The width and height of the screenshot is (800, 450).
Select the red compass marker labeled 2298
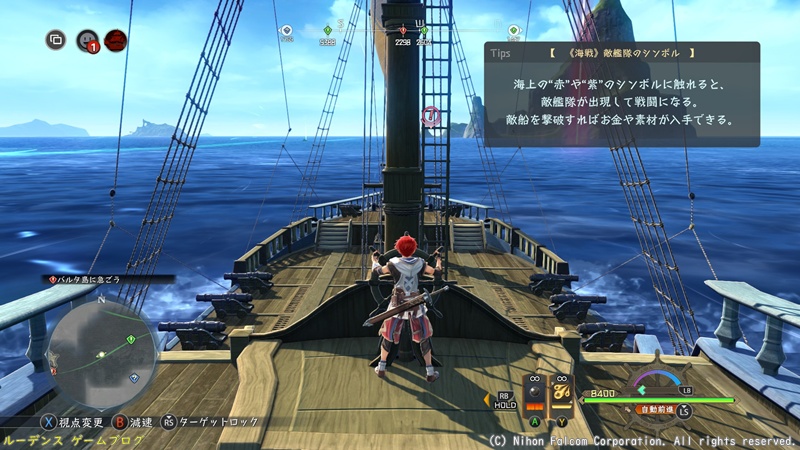click(402, 32)
